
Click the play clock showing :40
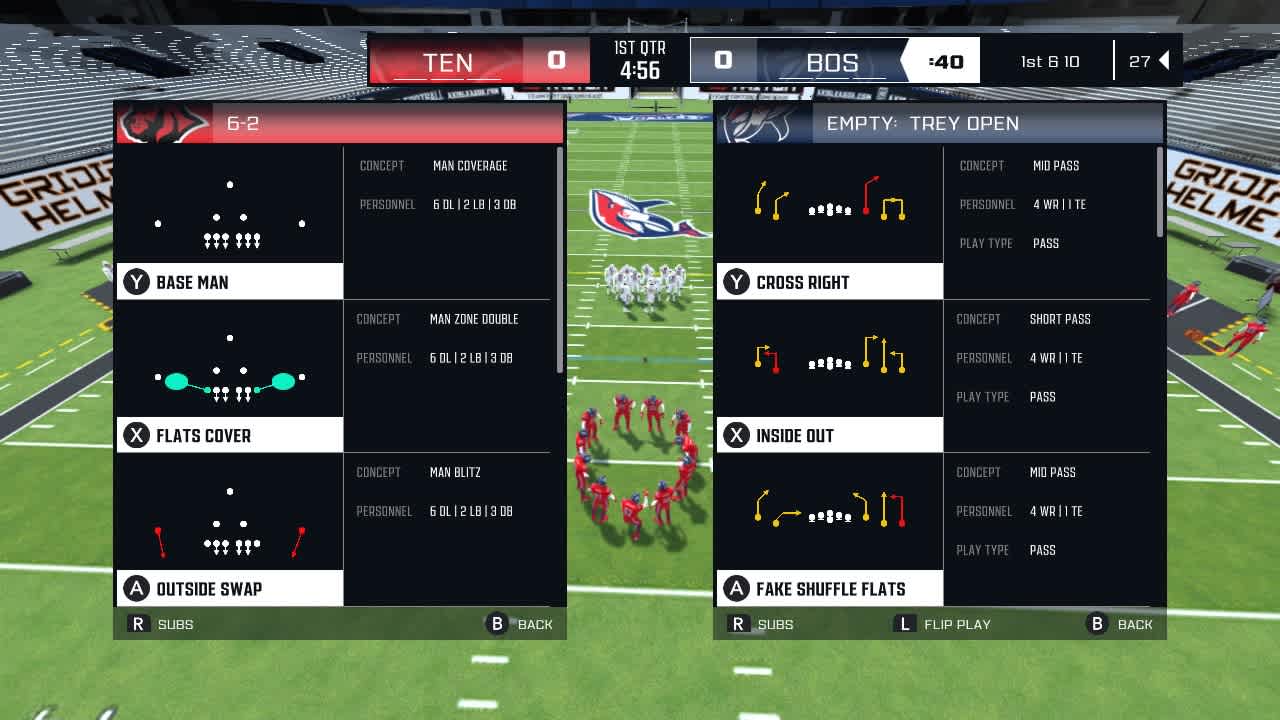(947, 61)
